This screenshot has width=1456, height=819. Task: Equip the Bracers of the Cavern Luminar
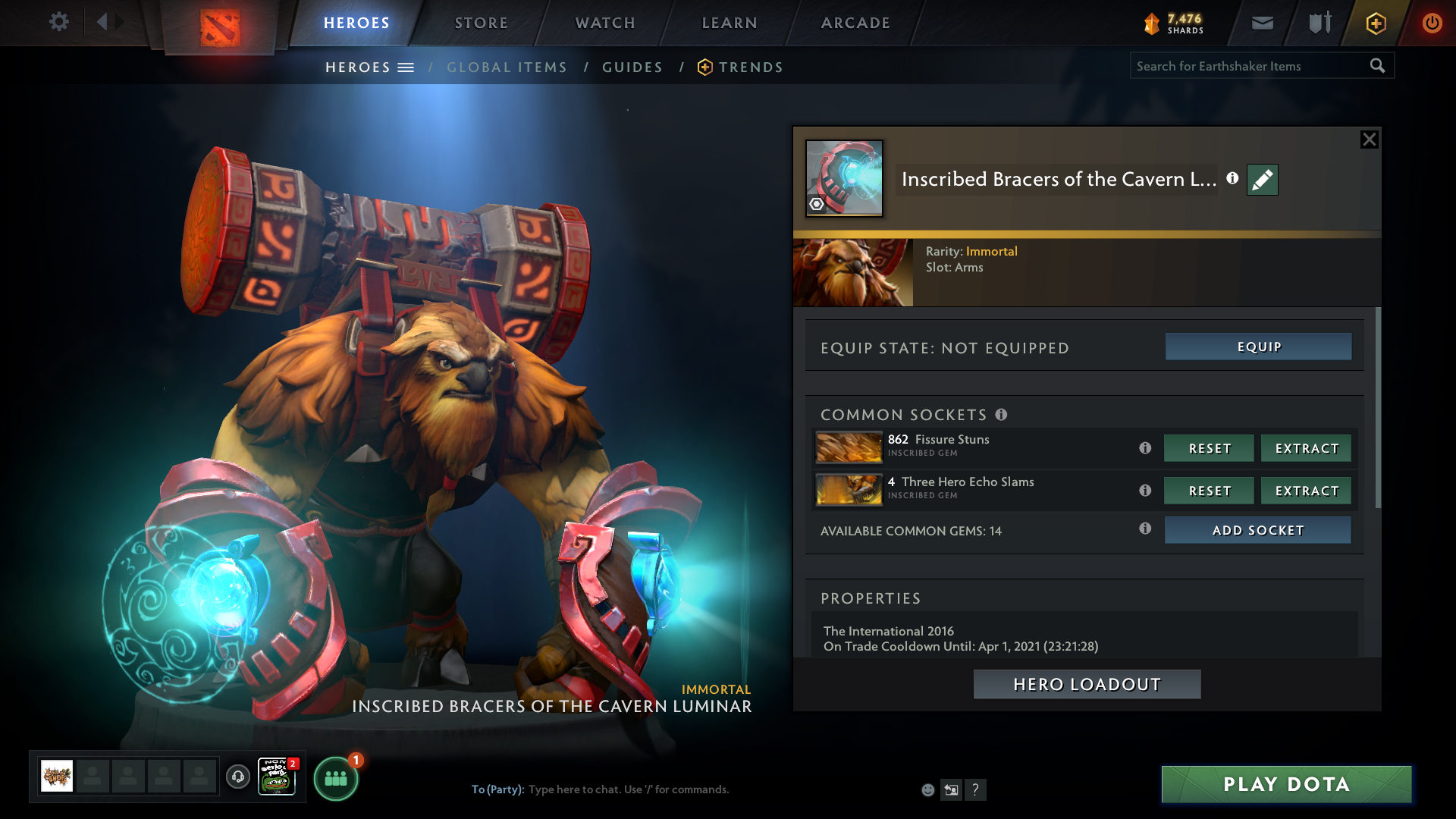pyautogui.click(x=1258, y=347)
